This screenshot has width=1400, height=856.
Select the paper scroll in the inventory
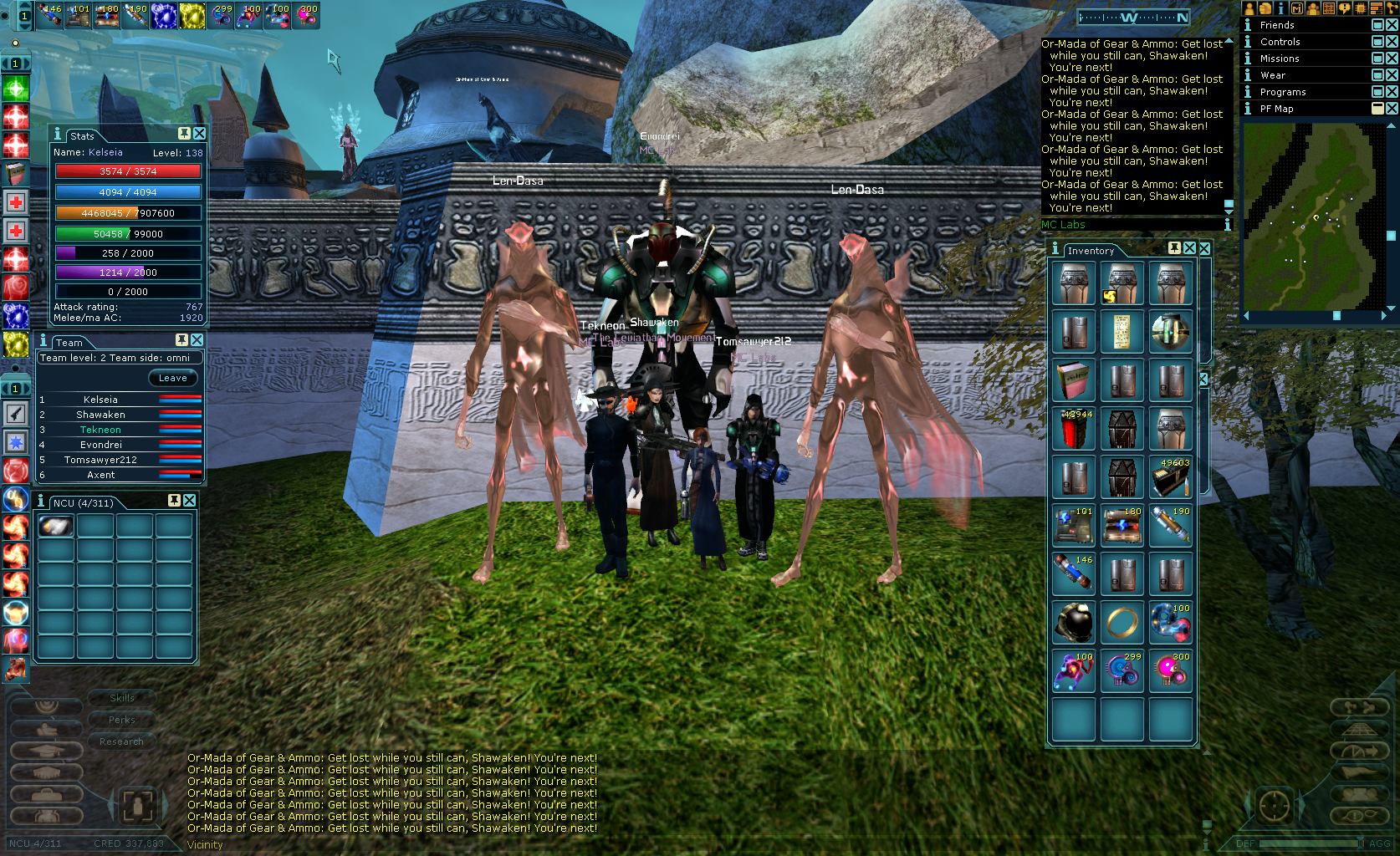1122,332
